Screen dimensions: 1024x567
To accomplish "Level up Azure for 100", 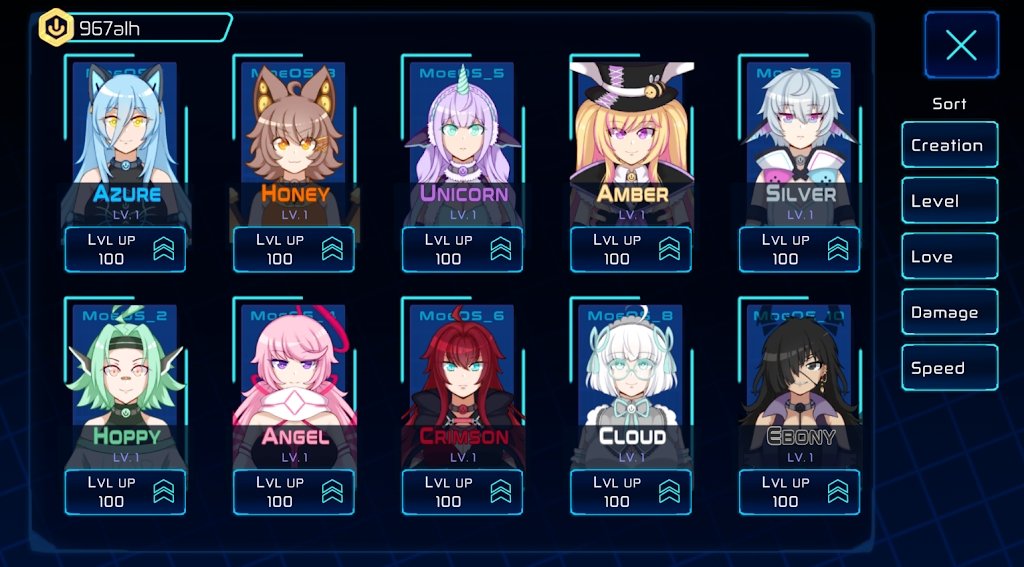I will coord(125,249).
